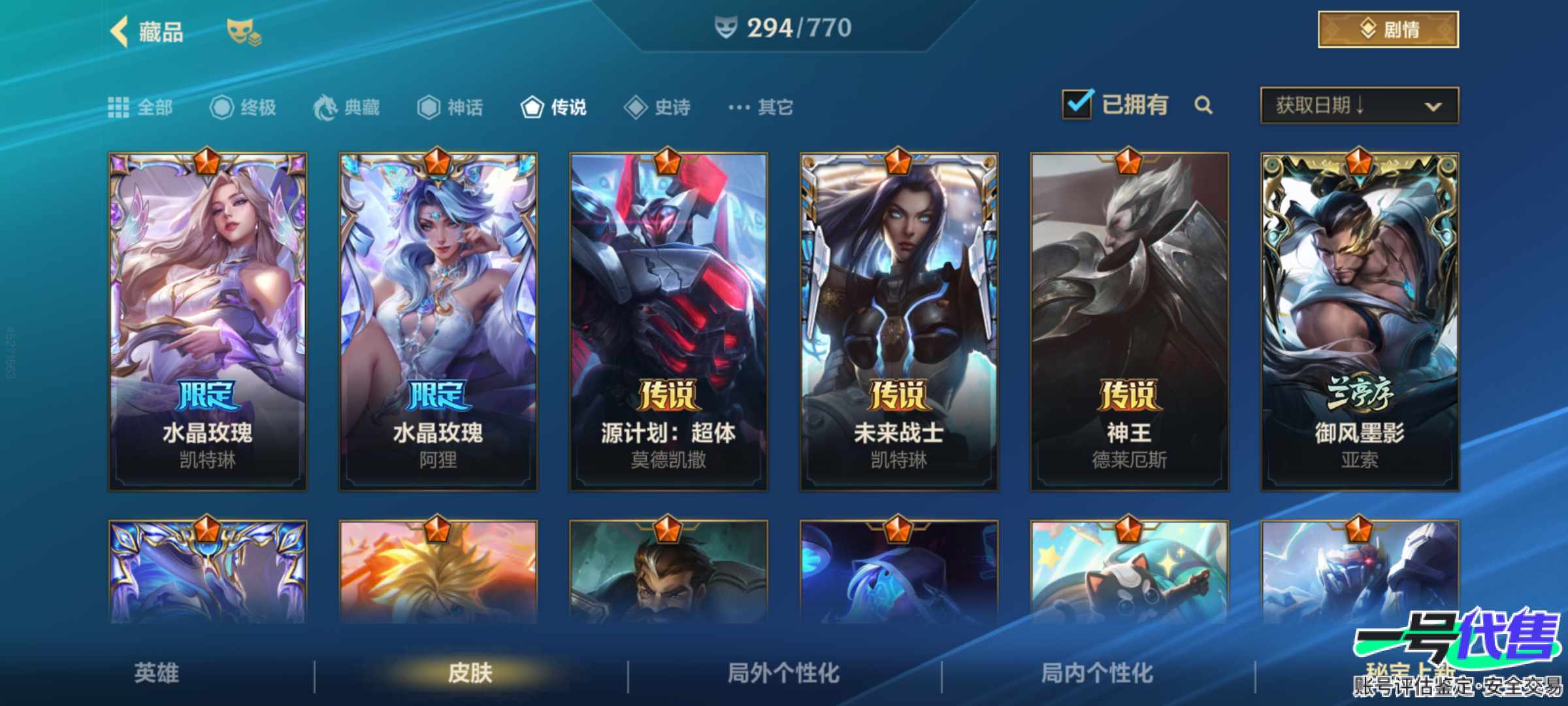Select the 未来战士 凯特琳 skin card
The width and height of the screenshot is (1568, 706).
click(x=899, y=320)
